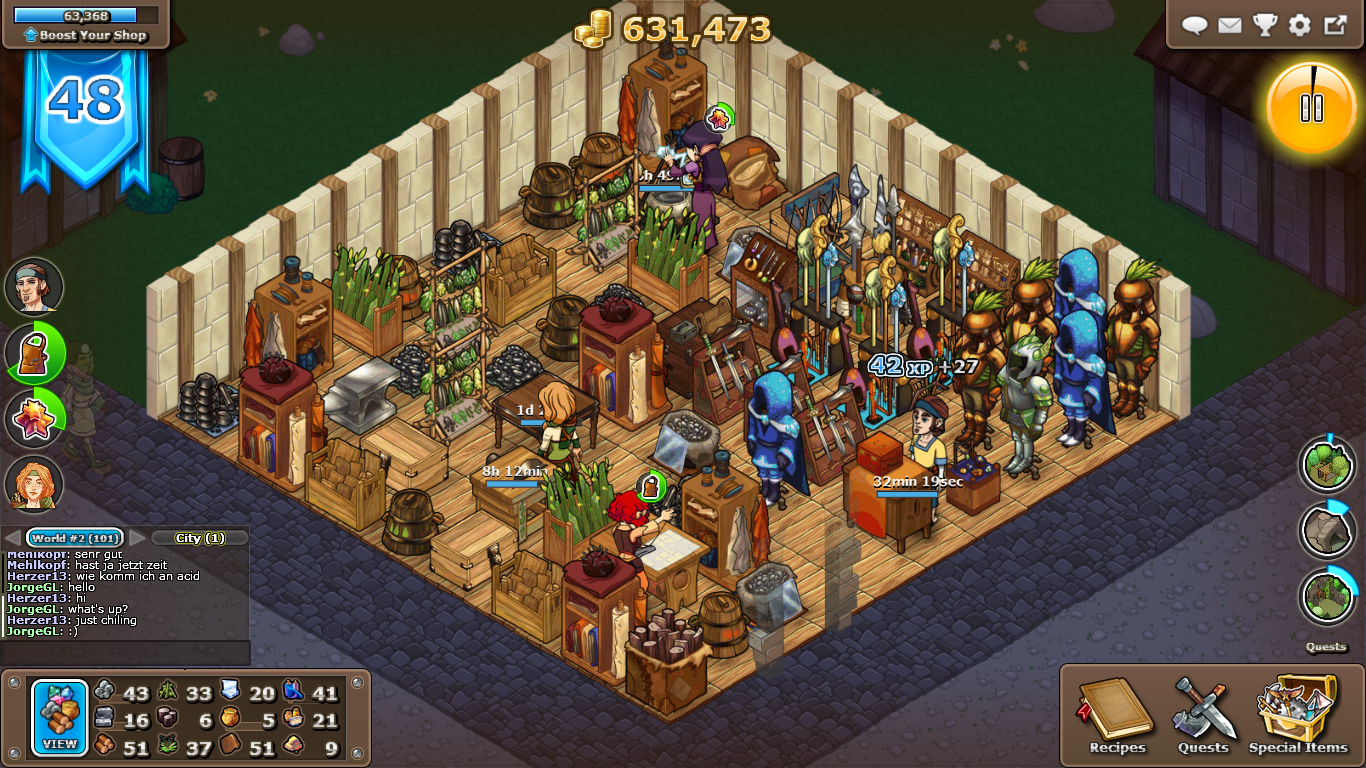View achievements via the trophy icon
The image size is (1366, 768).
[x=1264, y=25]
